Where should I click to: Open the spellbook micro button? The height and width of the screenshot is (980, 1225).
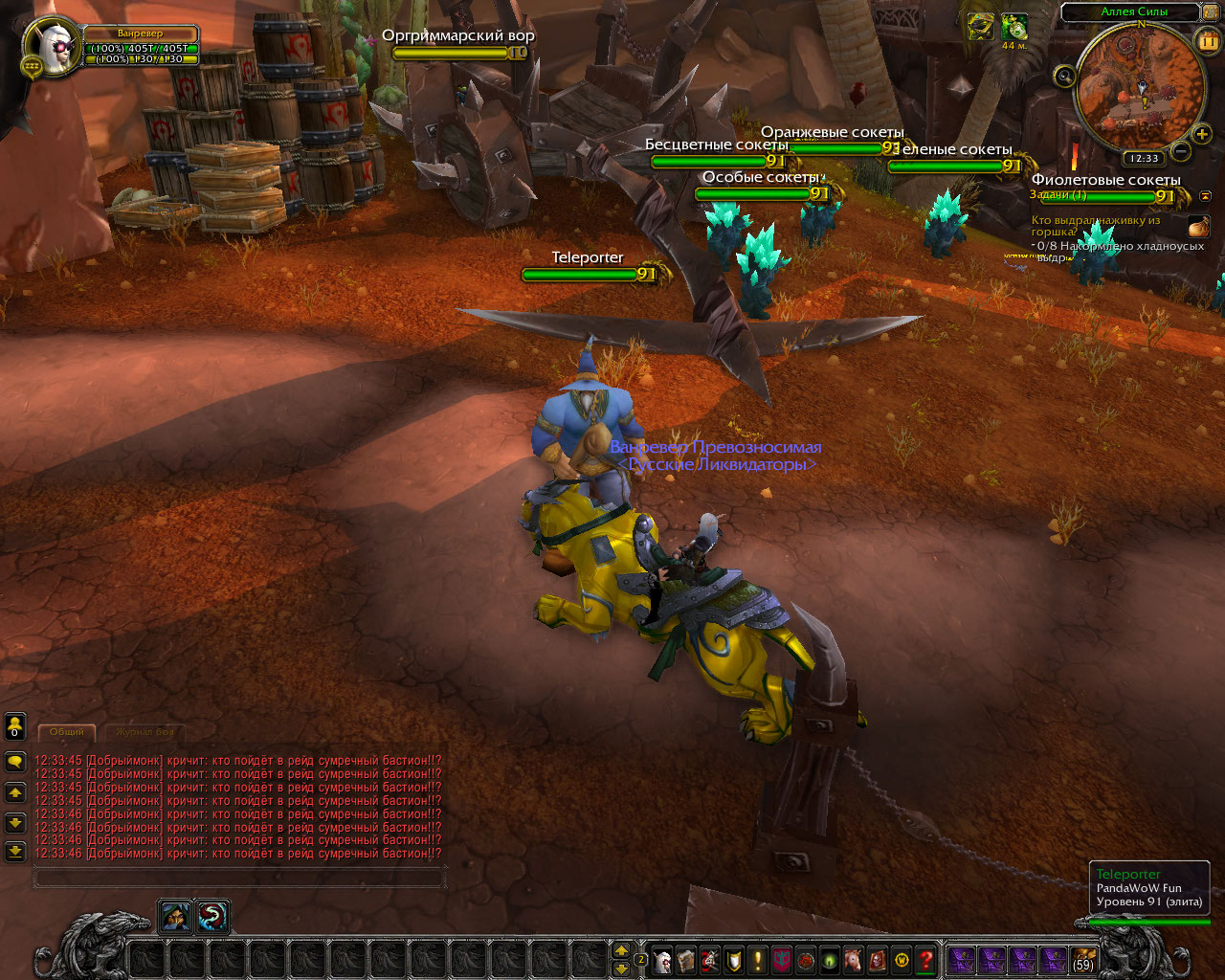click(x=686, y=960)
